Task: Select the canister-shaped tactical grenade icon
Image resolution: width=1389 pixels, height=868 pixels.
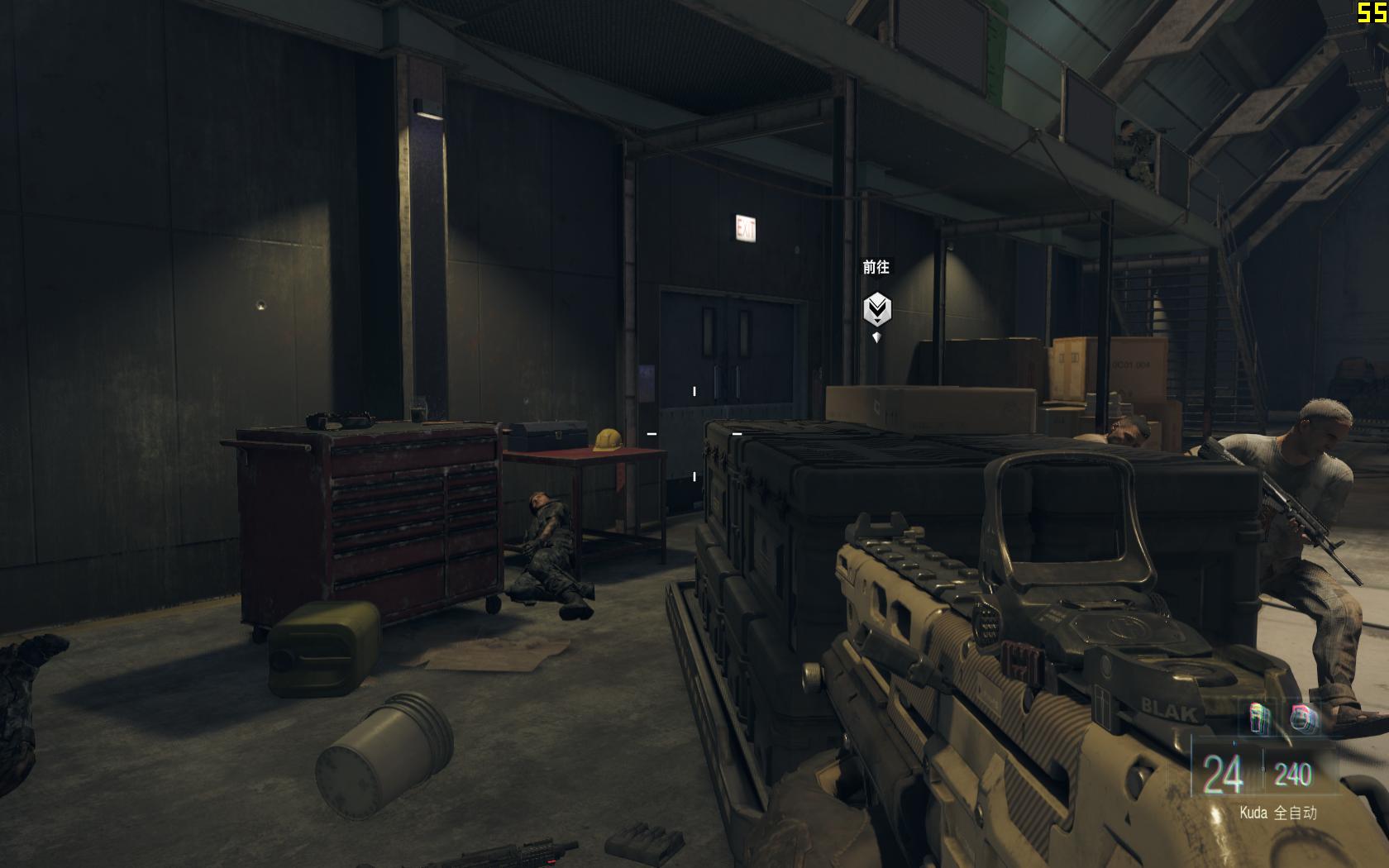Action: pos(1260,718)
